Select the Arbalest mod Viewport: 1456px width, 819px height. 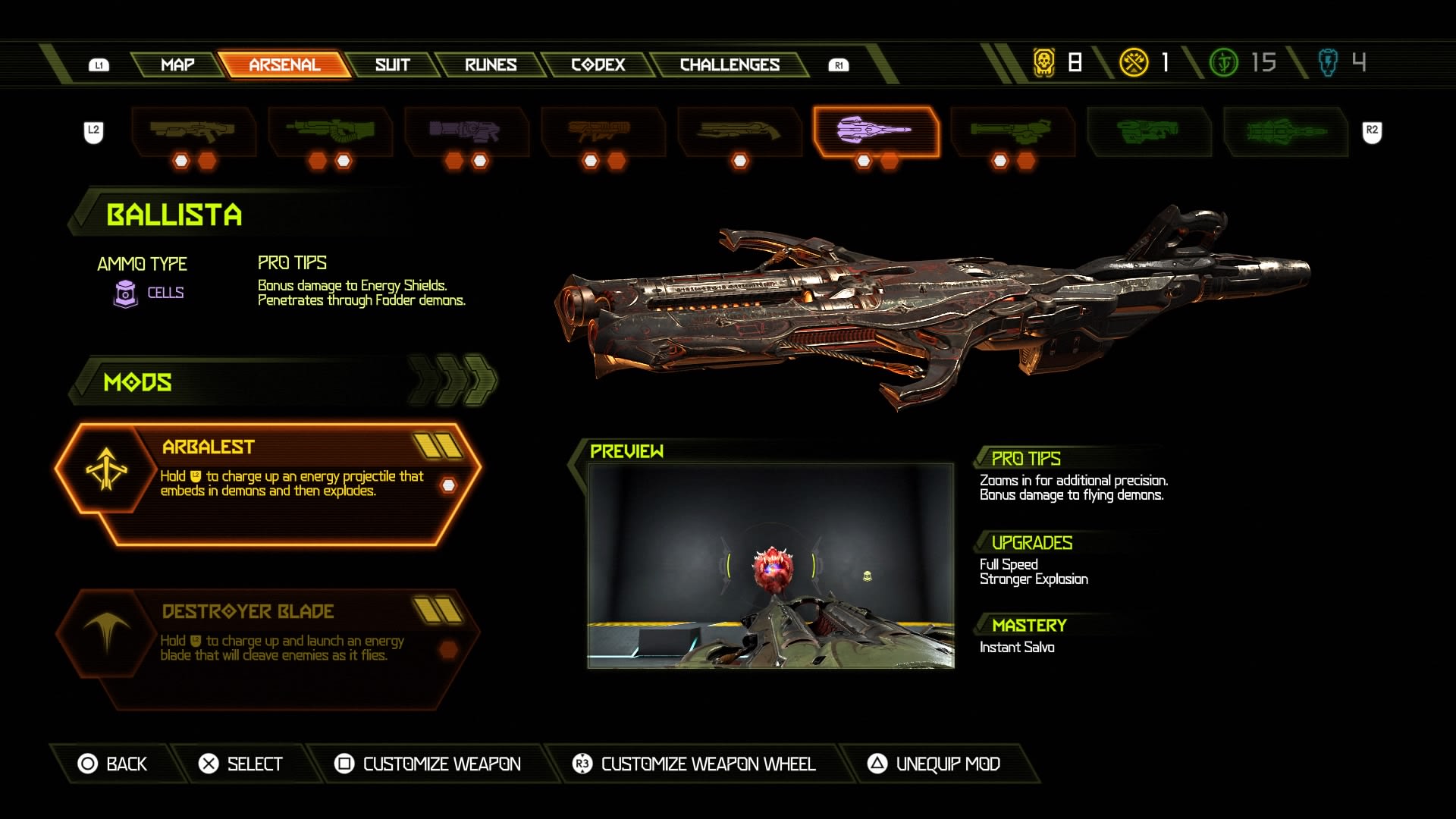pos(268,484)
